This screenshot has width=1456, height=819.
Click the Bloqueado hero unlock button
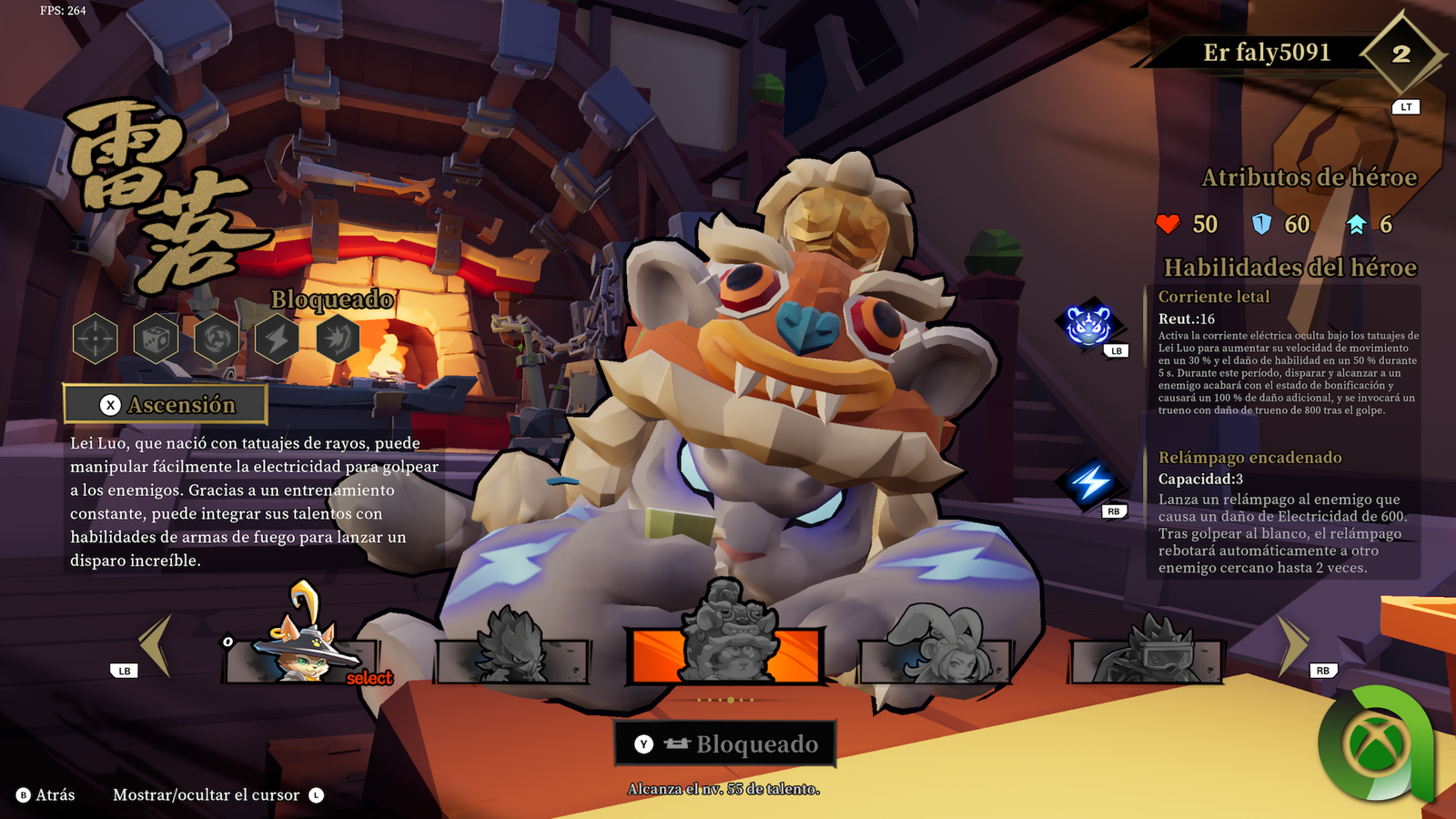click(x=725, y=744)
